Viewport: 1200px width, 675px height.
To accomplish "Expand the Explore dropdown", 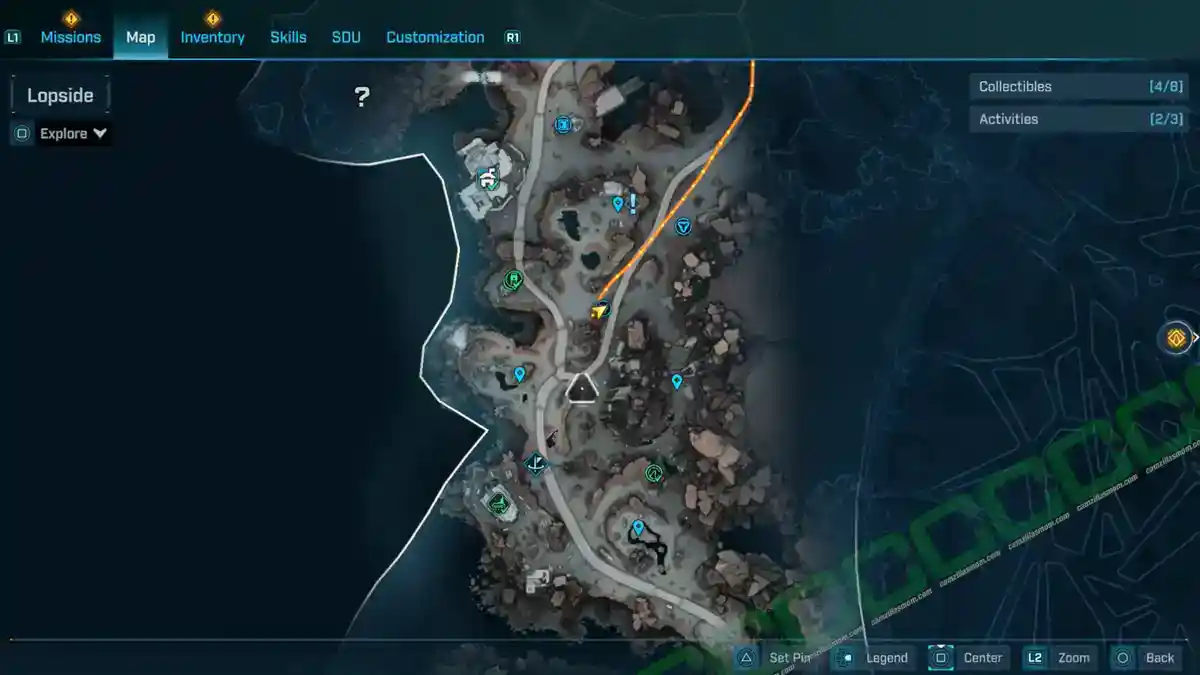I will (x=73, y=133).
